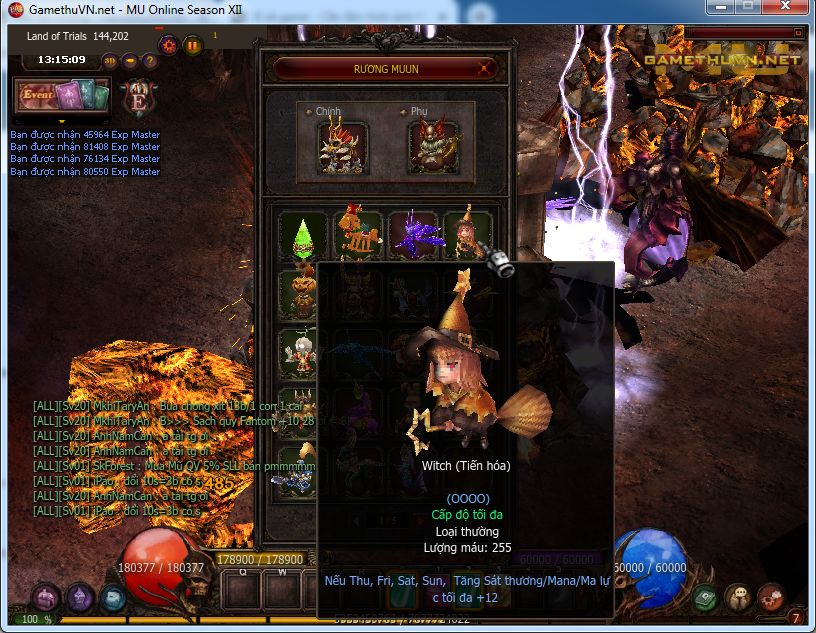Open the blue icon left of the health orb
The height and width of the screenshot is (633, 816).
pos(114,598)
